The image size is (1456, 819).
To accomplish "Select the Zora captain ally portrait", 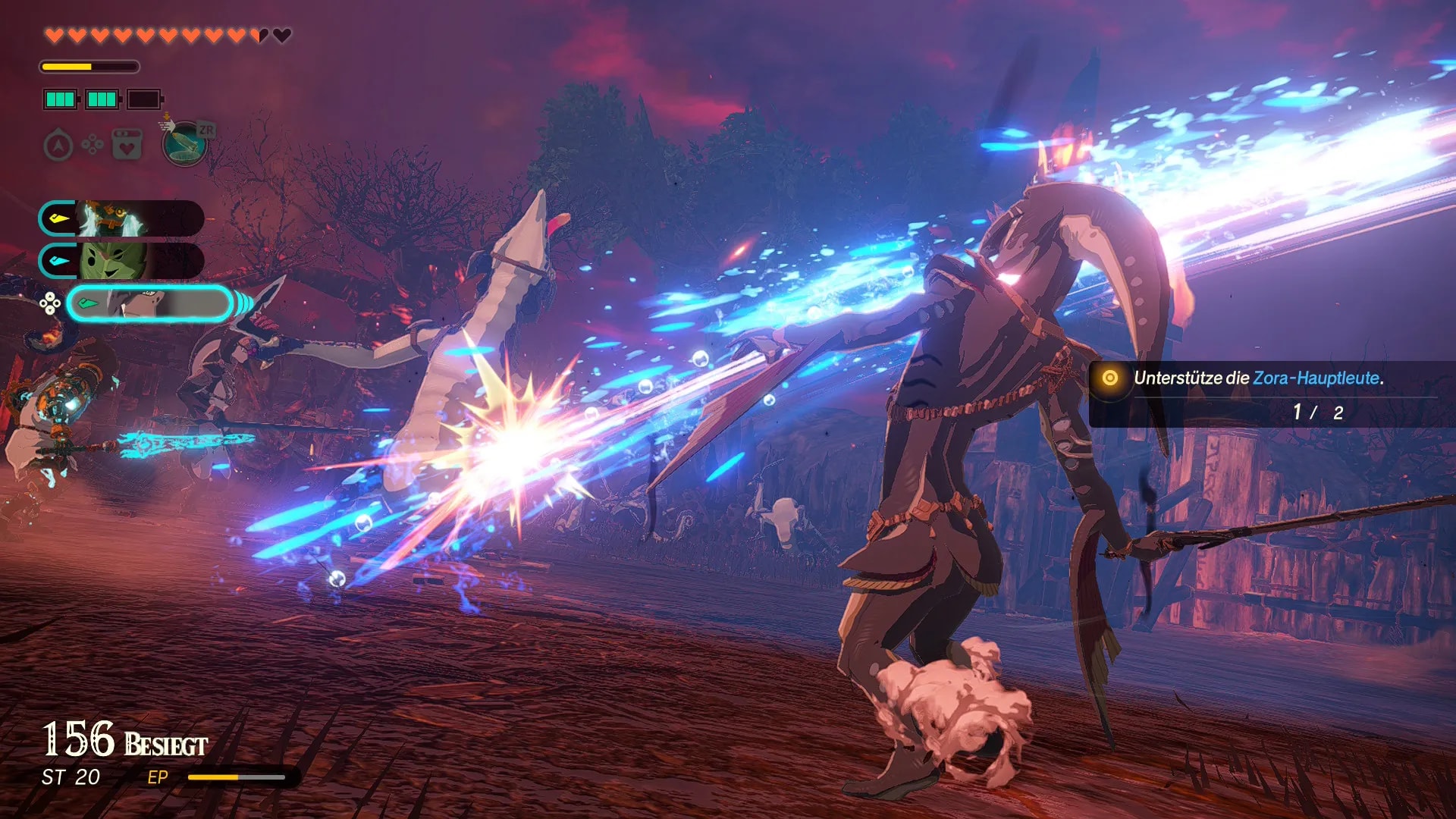I will point(121,219).
